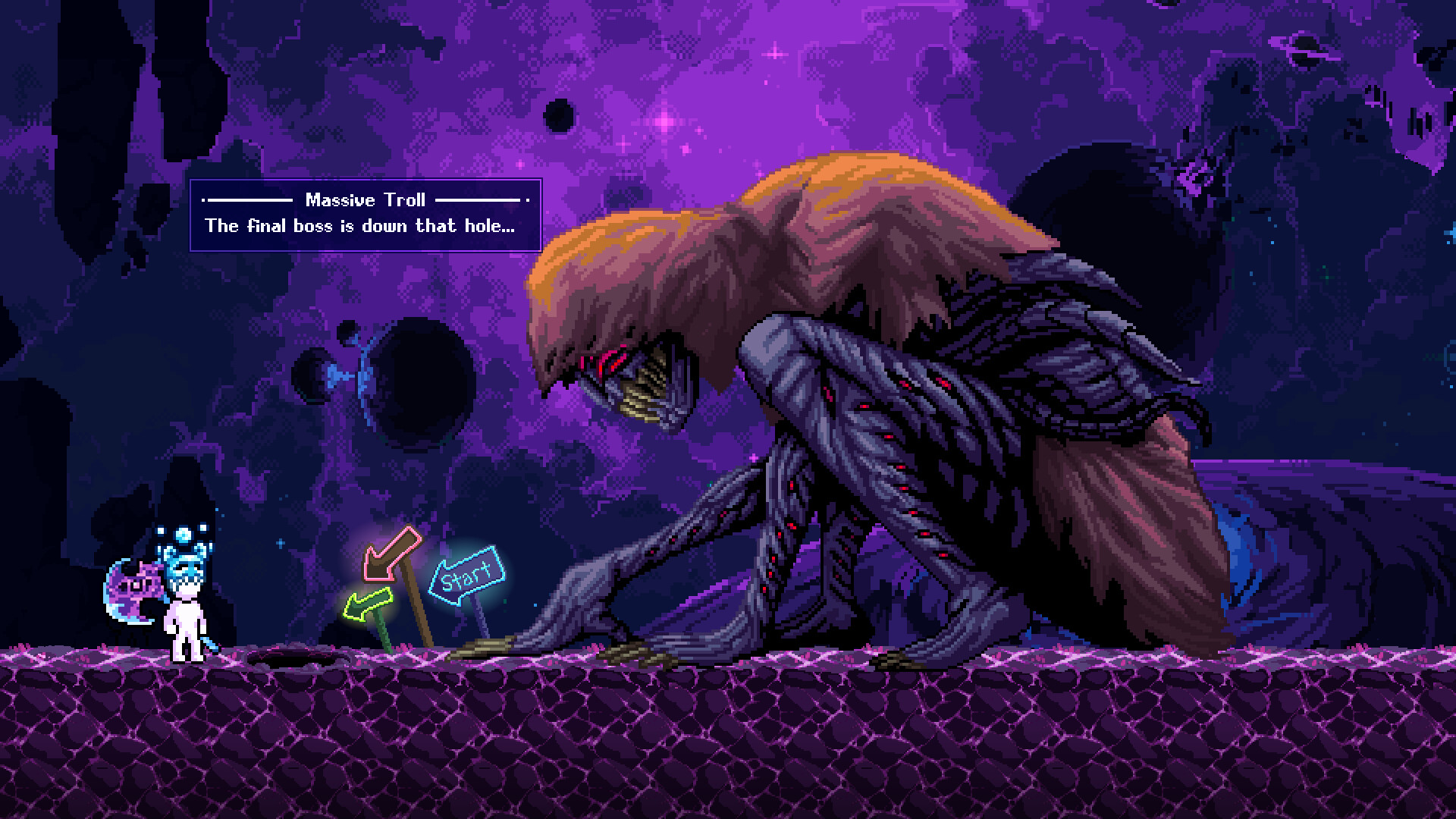Select the Massive Troll name label

click(366, 200)
